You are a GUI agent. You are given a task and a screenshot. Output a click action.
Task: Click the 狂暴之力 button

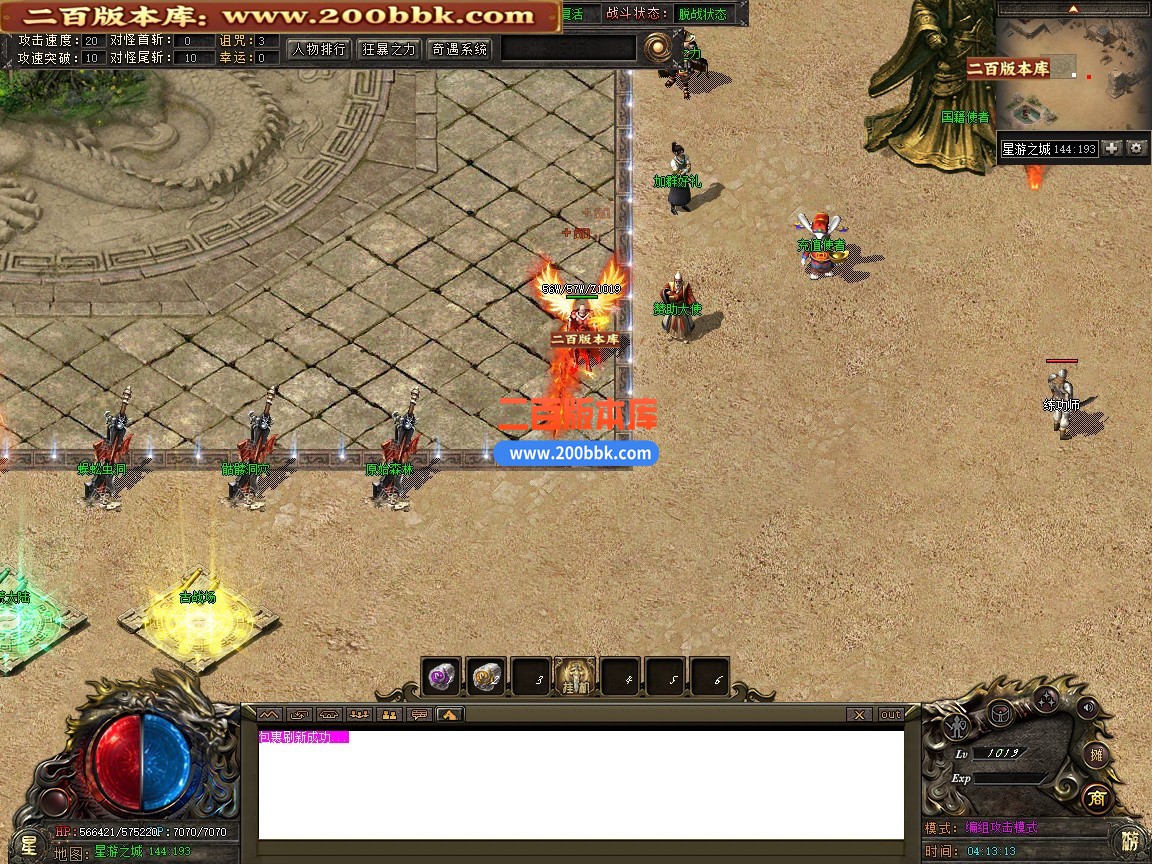coord(389,49)
